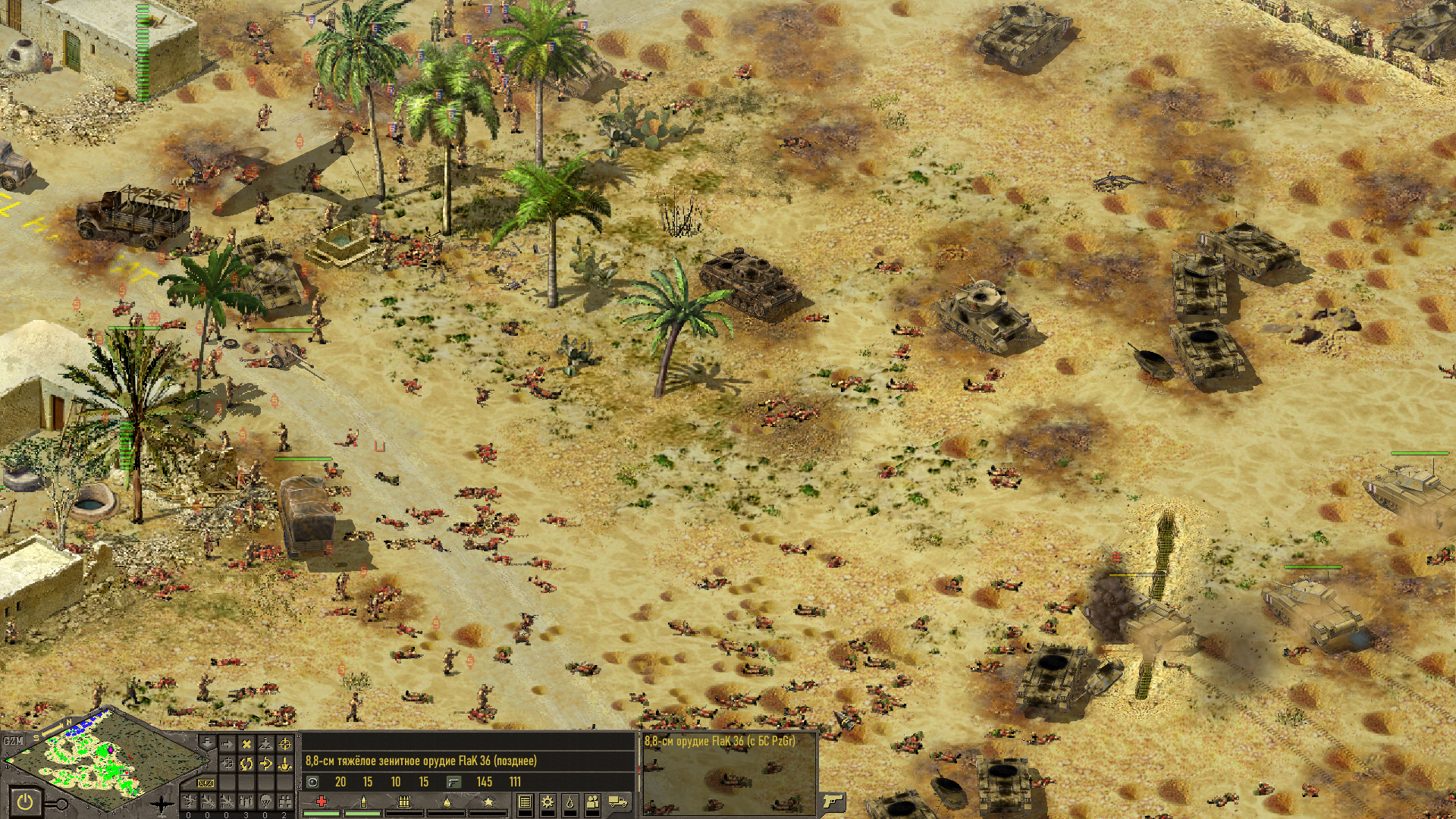1456x819 pixels.
Task: Call in the paratrooper drop
Action: [265, 801]
